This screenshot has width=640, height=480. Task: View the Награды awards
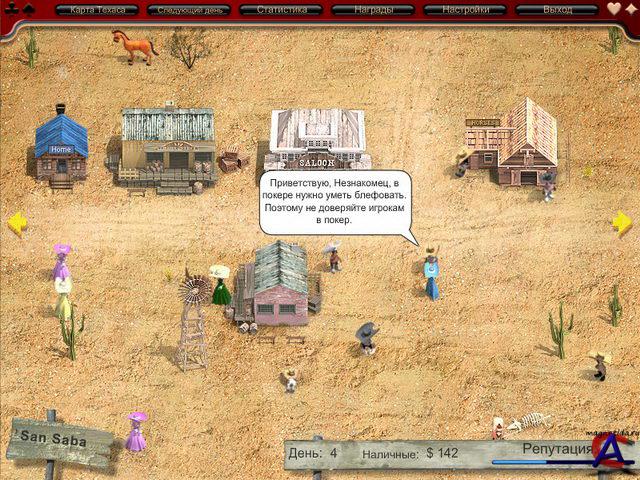click(373, 10)
